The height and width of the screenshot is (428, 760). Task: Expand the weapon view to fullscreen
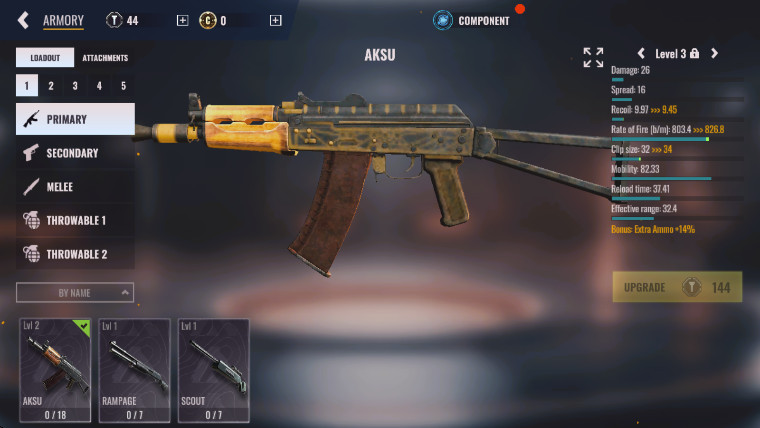click(x=593, y=57)
